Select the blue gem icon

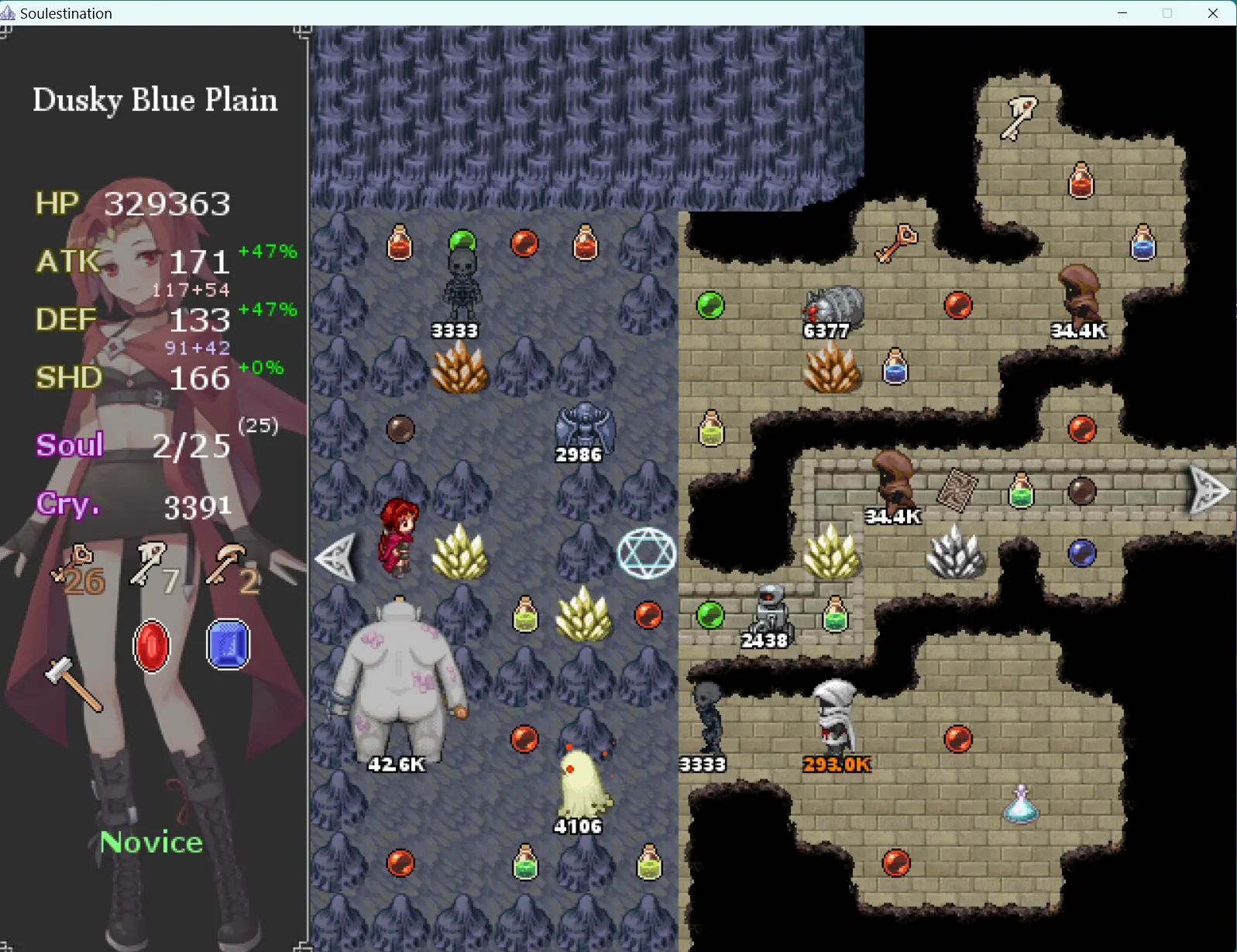pos(229,644)
